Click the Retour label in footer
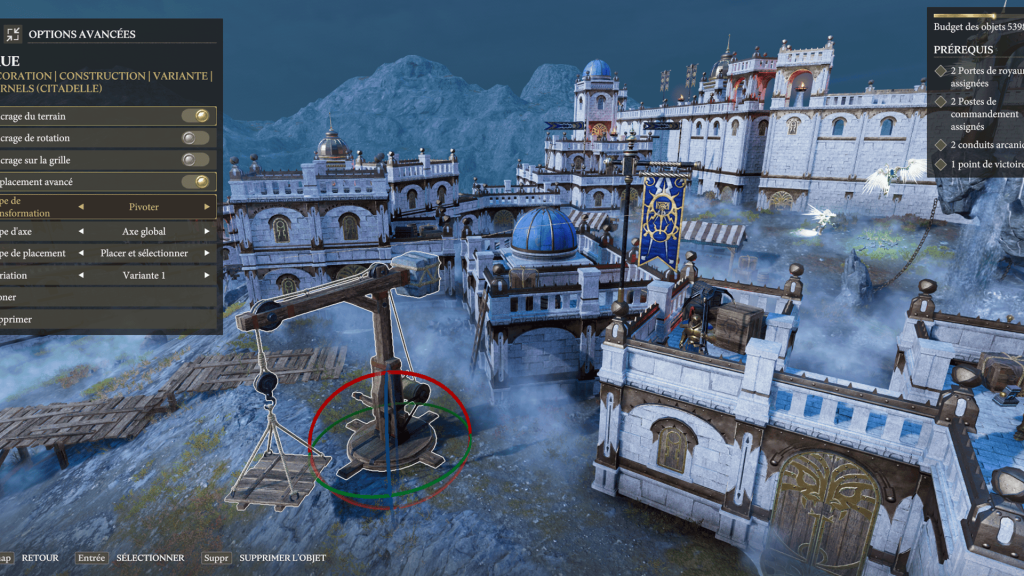Screen dimensions: 1024x576 (x=40, y=558)
